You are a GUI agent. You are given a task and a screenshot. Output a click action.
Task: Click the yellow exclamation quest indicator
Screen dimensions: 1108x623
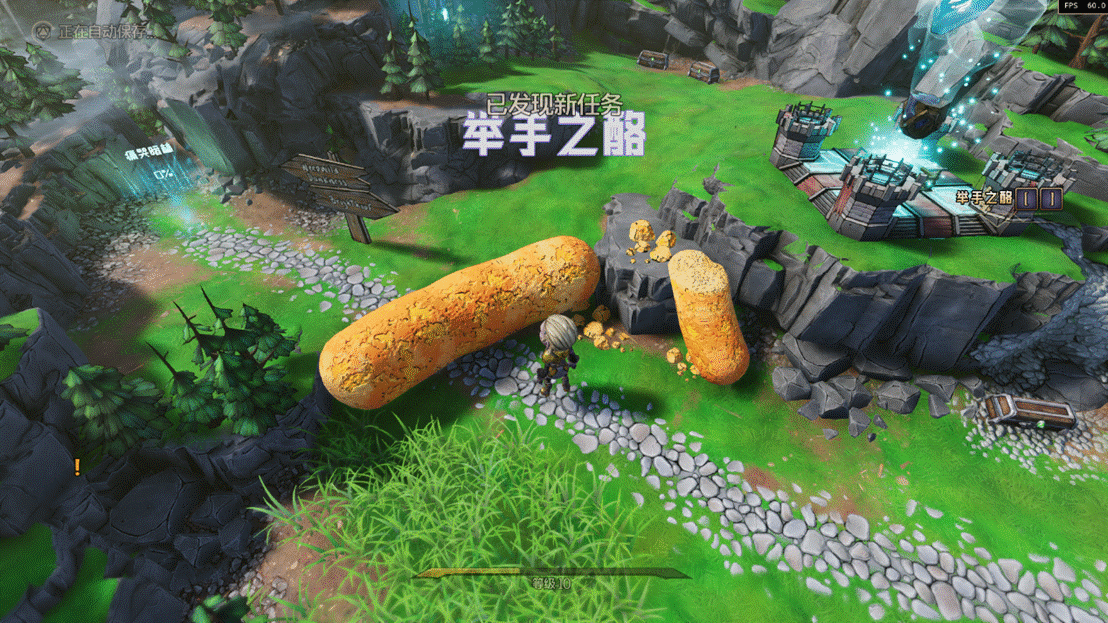point(77,466)
